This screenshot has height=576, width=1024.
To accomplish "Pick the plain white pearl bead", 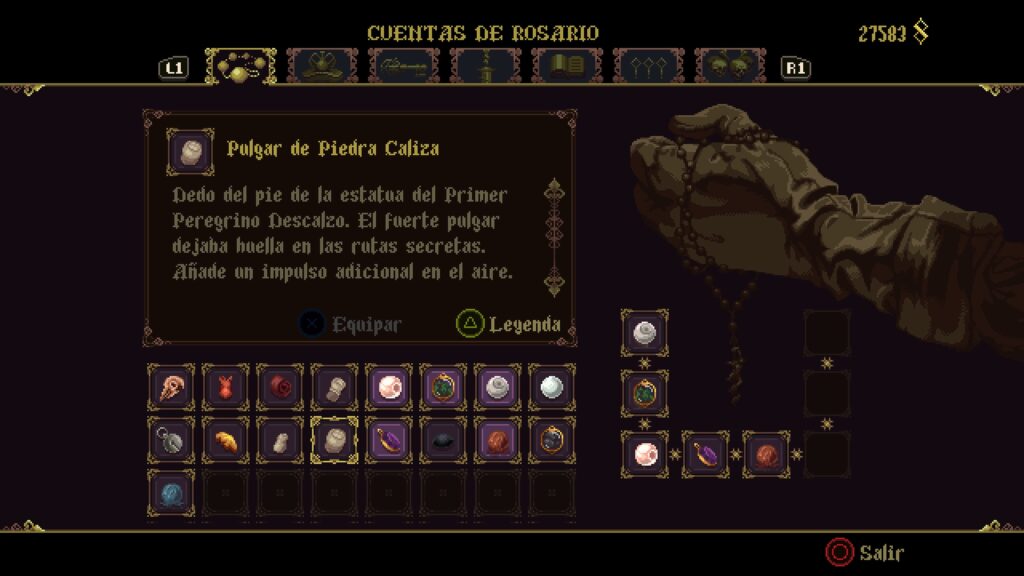I will [x=551, y=387].
